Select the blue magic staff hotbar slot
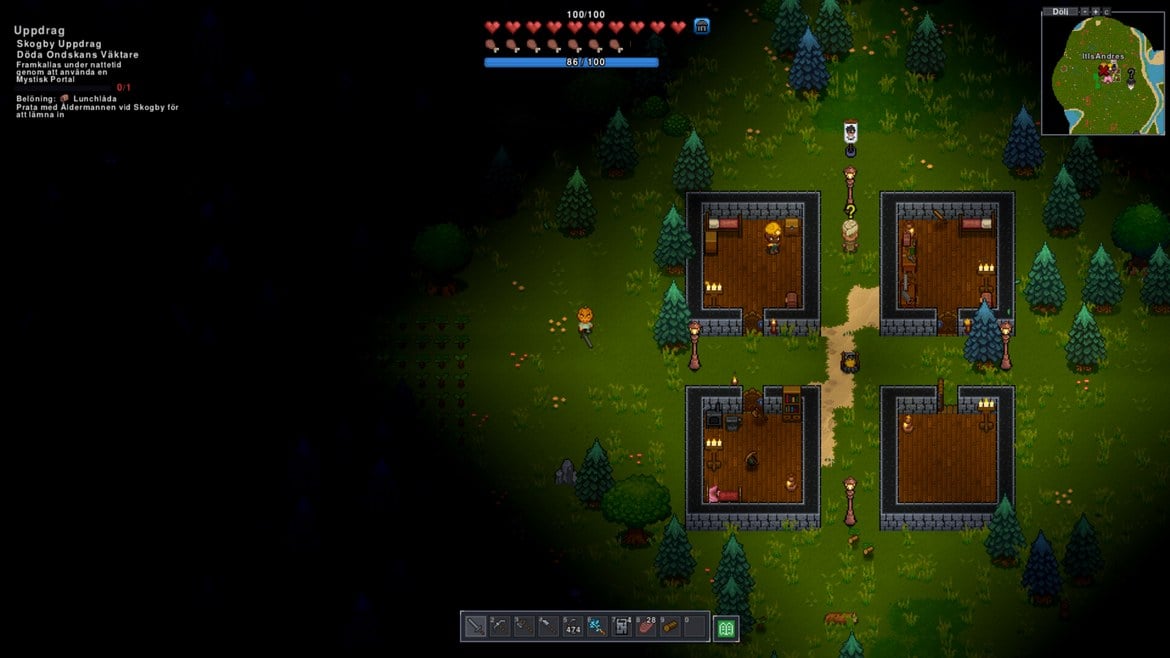This screenshot has width=1170, height=658. tap(597, 627)
